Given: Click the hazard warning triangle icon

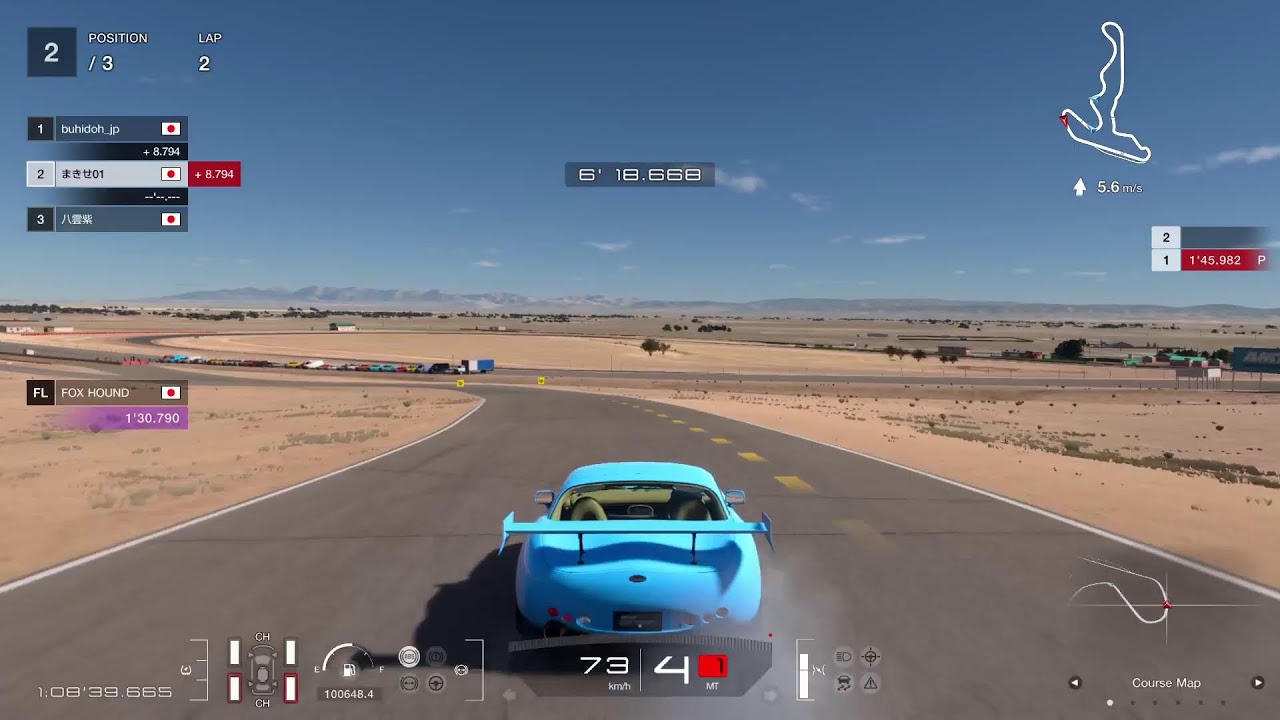Looking at the screenshot, I should [871, 684].
